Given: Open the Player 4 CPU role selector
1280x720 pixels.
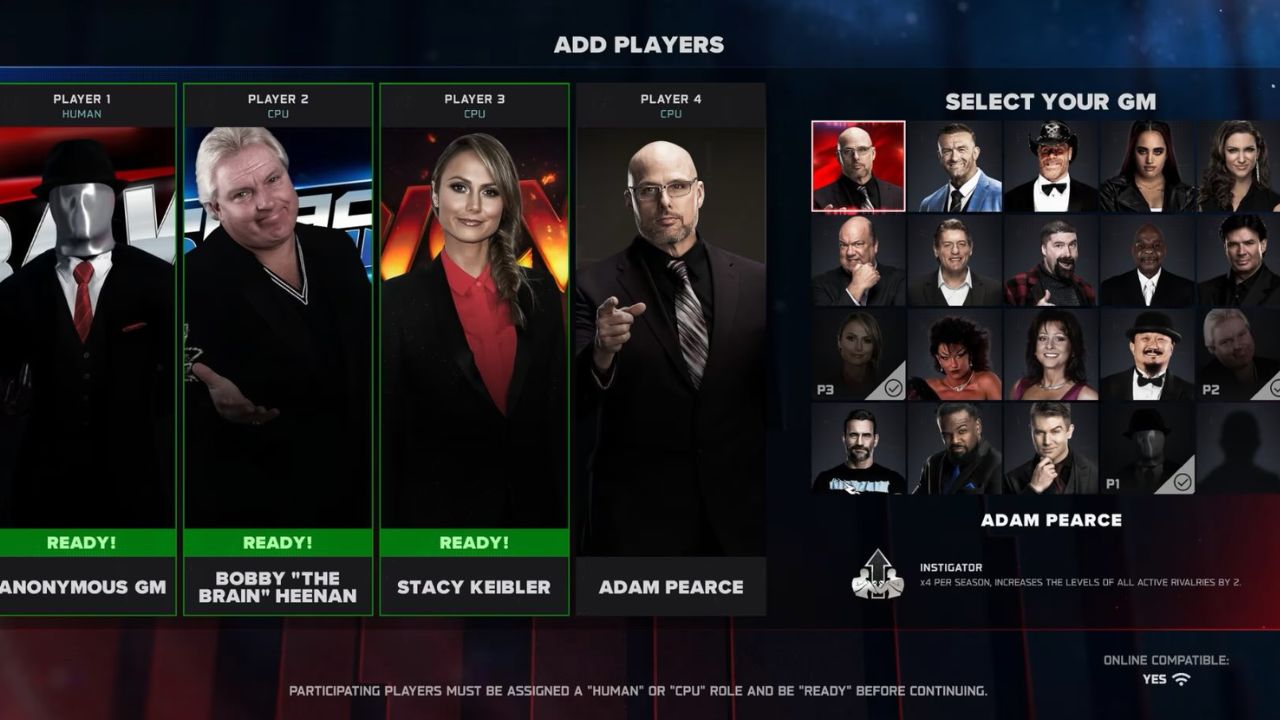Looking at the screenshot, I should [x=669, y=113].
